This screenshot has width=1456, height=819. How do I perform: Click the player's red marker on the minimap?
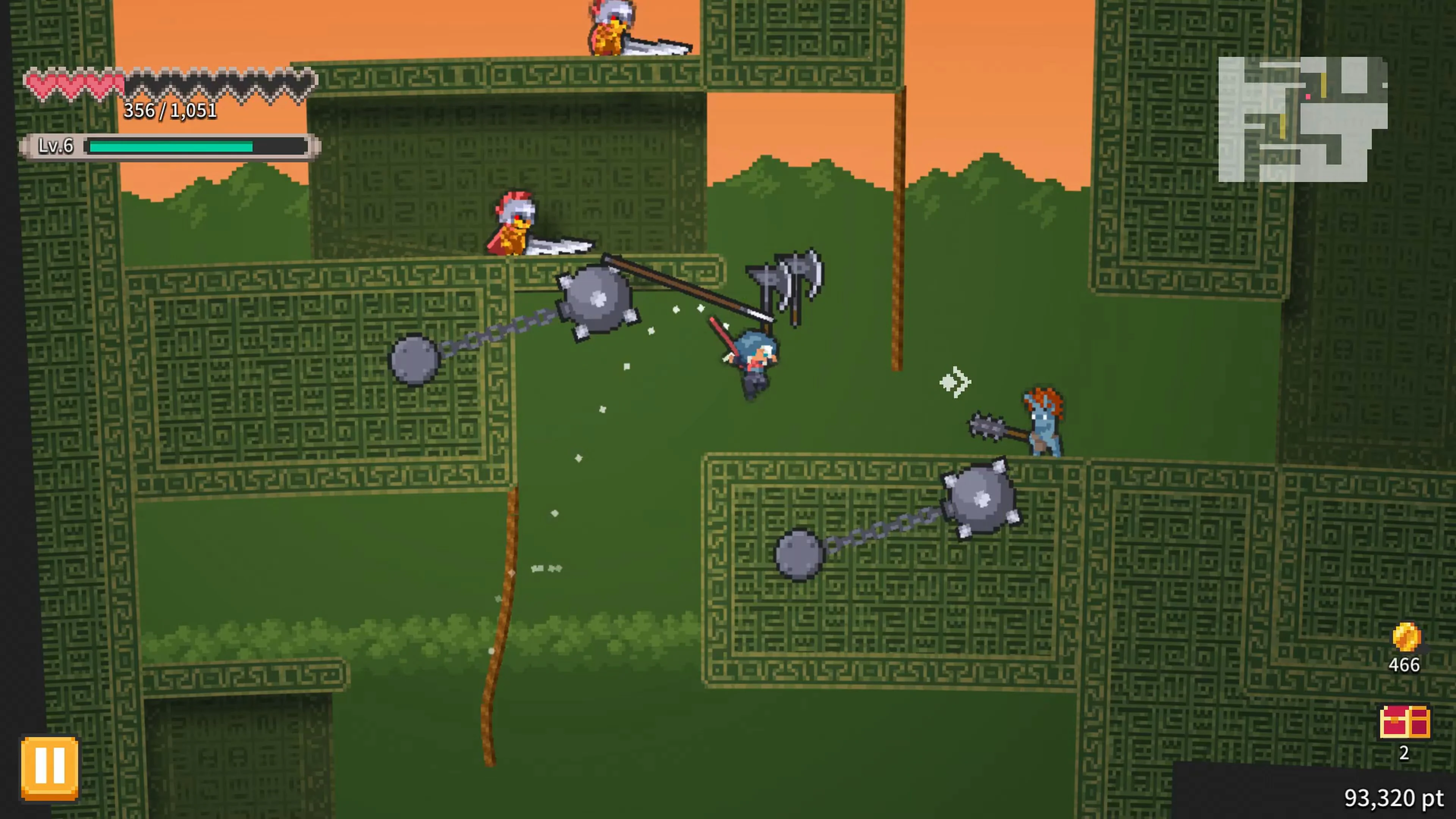[x=1308, y=97]
